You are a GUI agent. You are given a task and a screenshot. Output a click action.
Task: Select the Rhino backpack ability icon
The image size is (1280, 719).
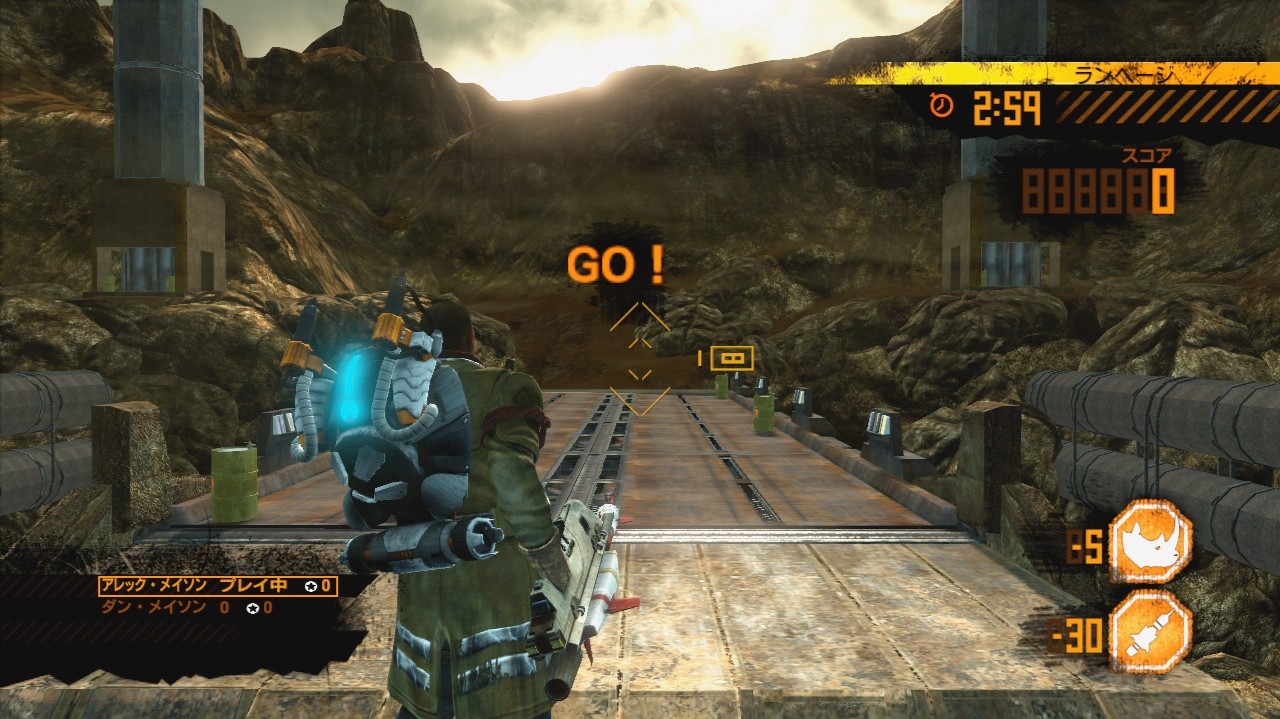(x=1150, y=542)
